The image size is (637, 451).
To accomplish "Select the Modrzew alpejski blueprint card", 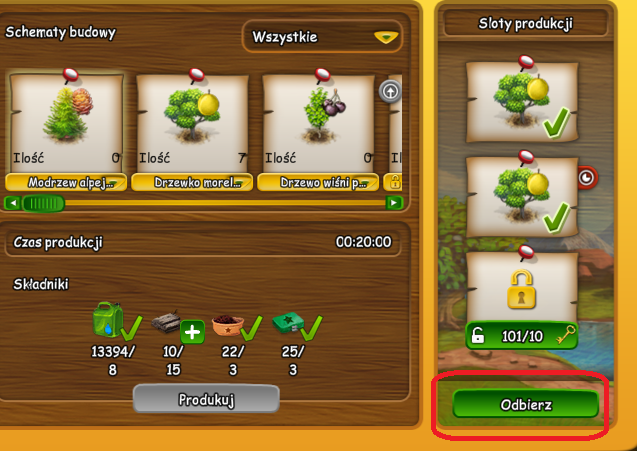I will (x=66, y=126).
